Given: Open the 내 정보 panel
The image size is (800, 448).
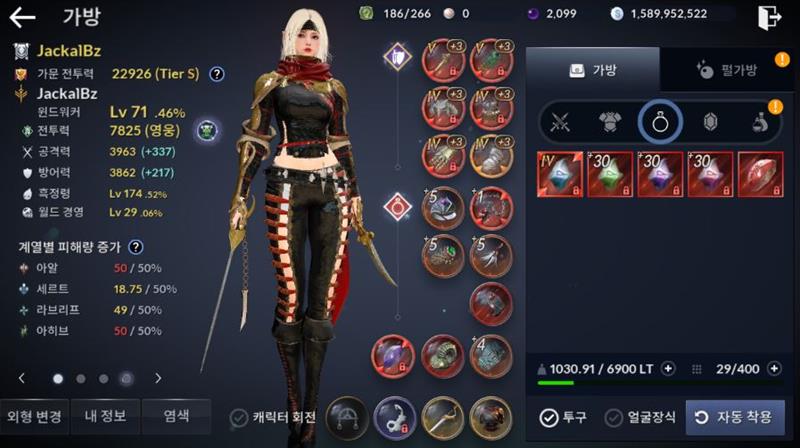Looking at the screenshot, I should pyautogui.click(x=103, y=416).
